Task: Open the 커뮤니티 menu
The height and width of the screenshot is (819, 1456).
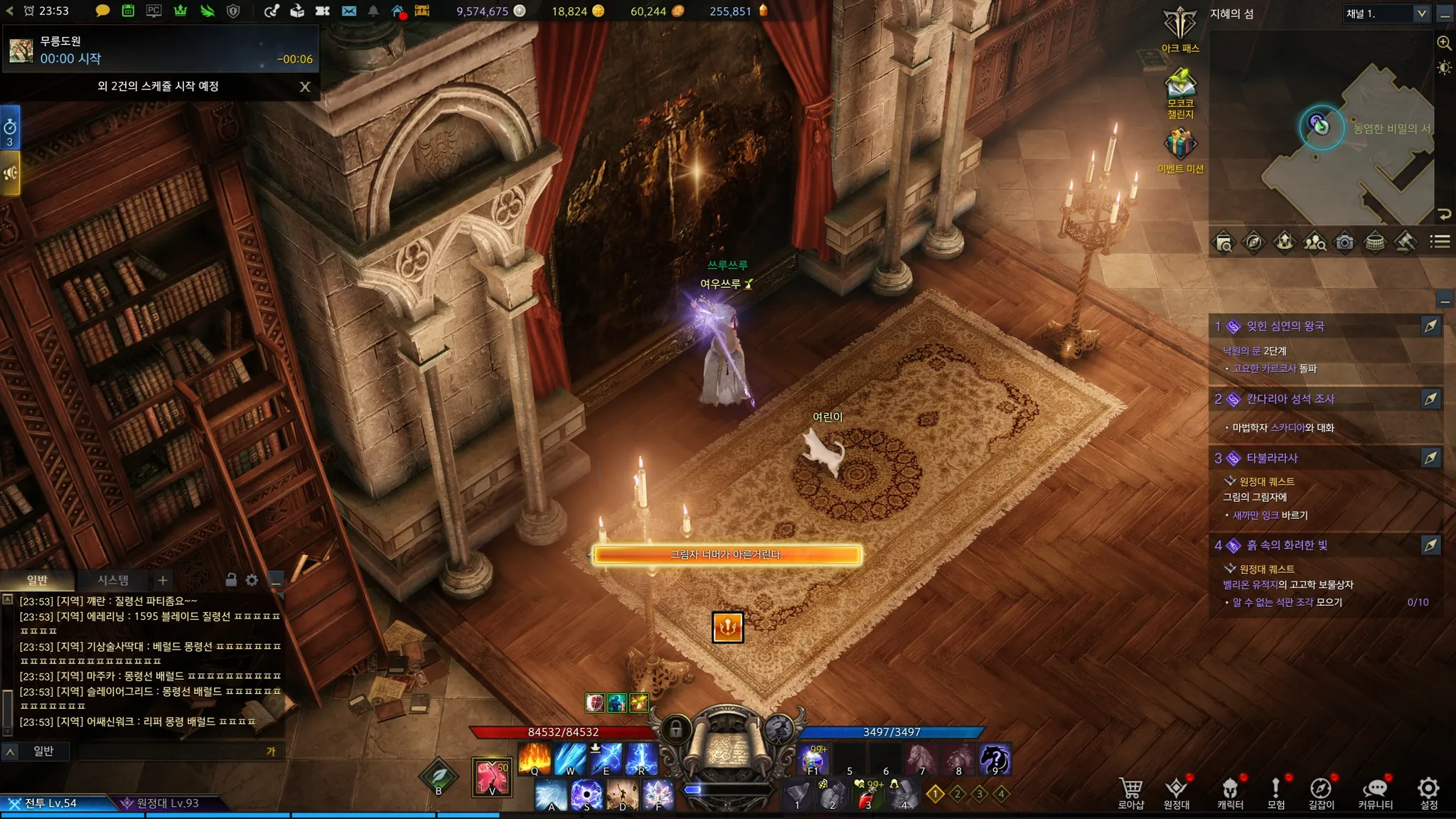Action: pos(1375,792)
